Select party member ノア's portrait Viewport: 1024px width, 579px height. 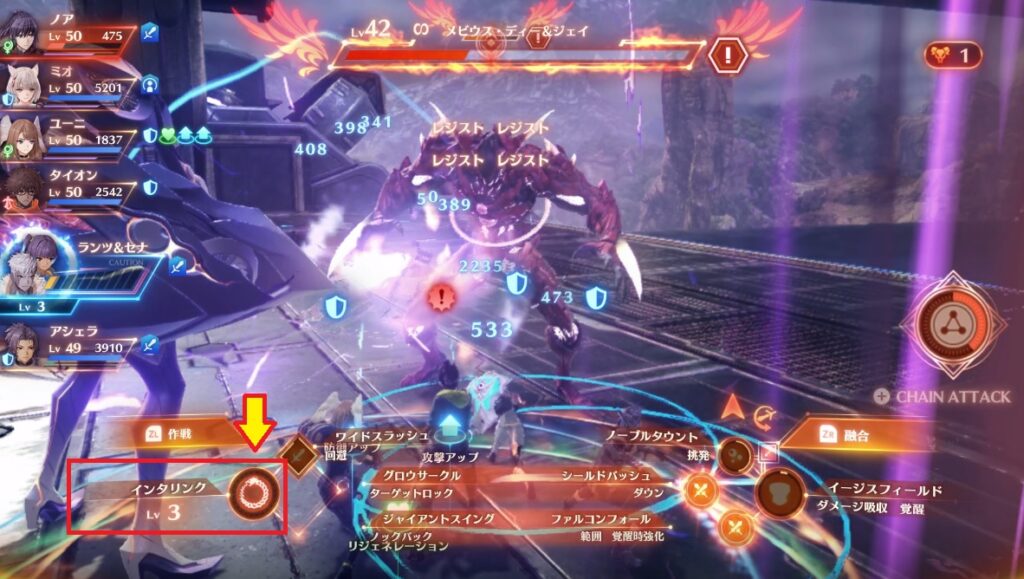[x=23, y=36]
